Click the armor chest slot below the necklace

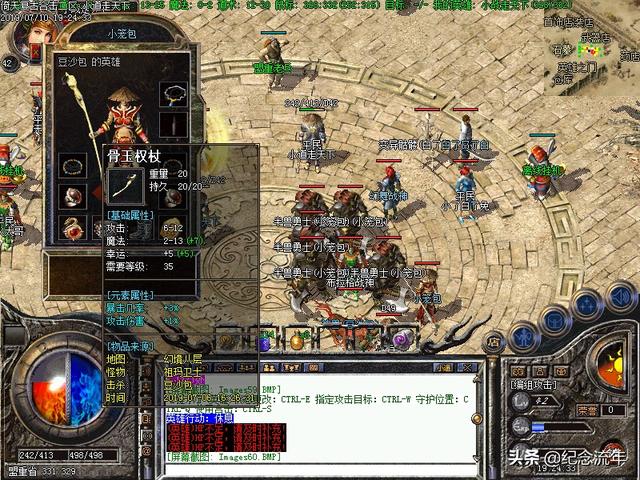pyautogui.click(x=176, y=124)
